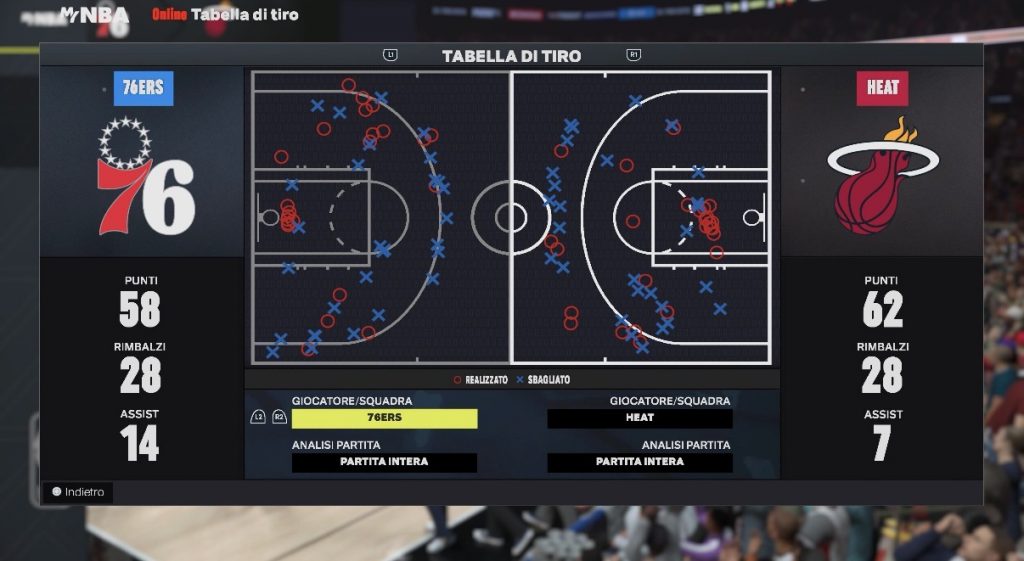The height and width of the screenshot is (561, 1024).
Task: Choose the HEAT player/team selector
Action: (640, 418)
